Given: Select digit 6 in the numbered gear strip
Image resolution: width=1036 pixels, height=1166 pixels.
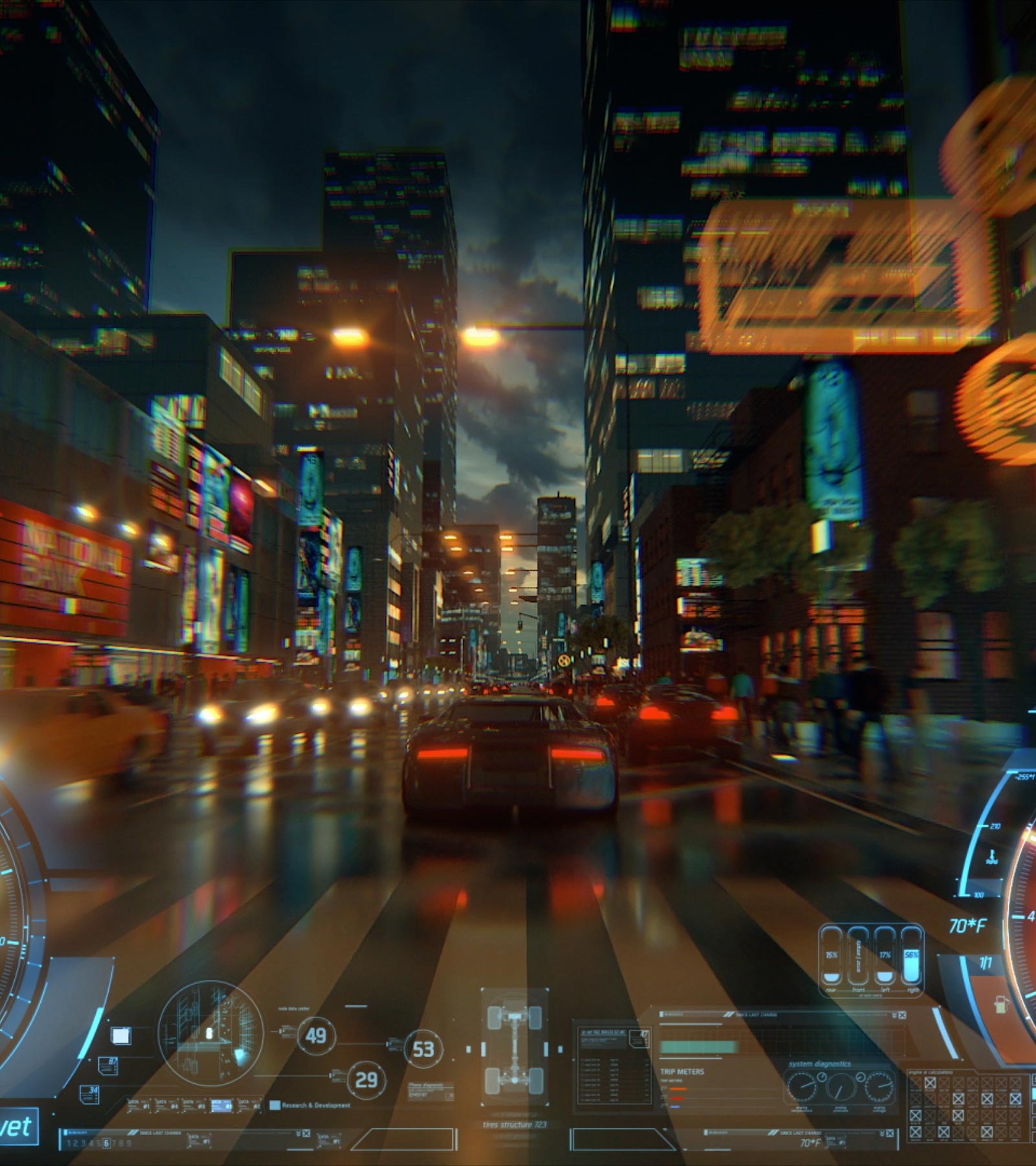Looking at the screenshot, I should coord(107,1143).
